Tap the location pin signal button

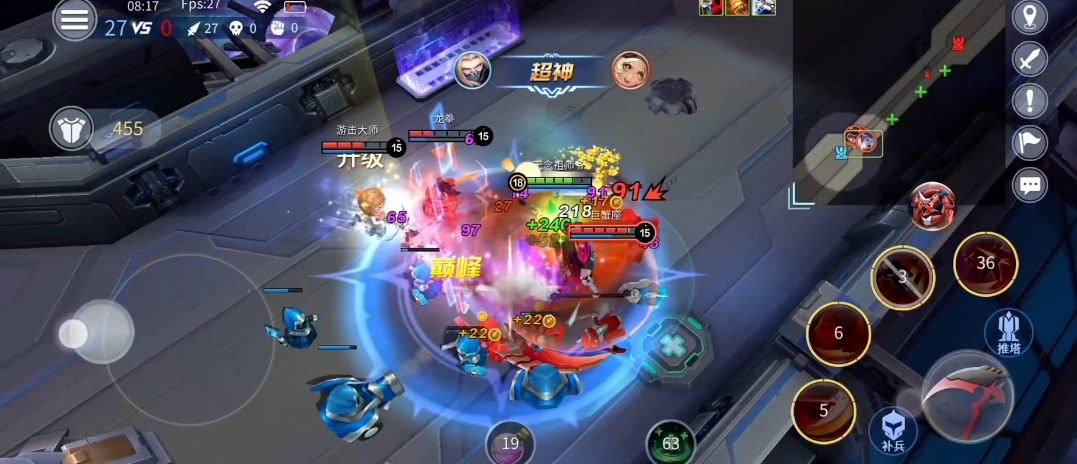[x=1029, y=17]
